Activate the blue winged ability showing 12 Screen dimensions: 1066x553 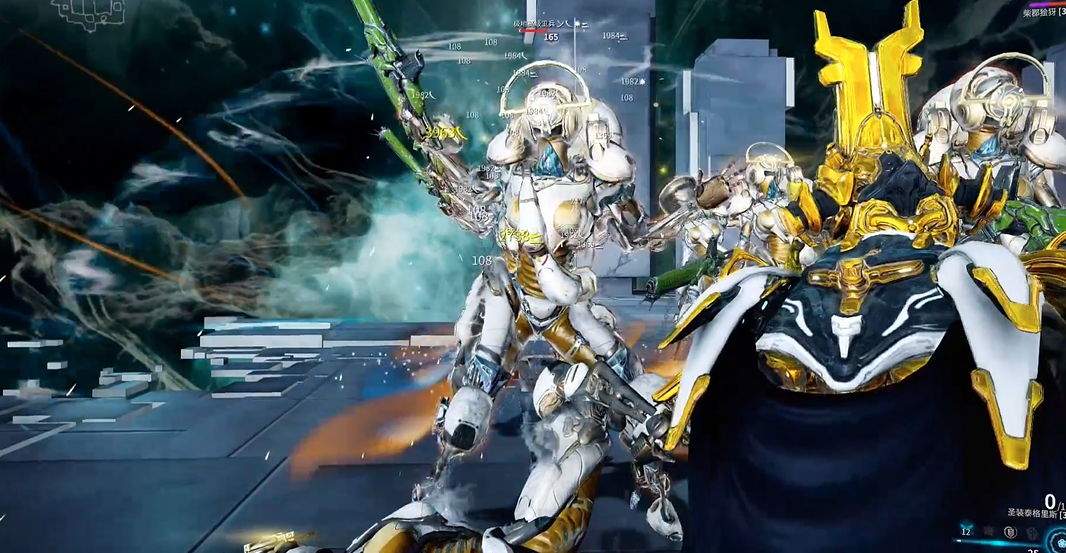[x=966, y=530]
